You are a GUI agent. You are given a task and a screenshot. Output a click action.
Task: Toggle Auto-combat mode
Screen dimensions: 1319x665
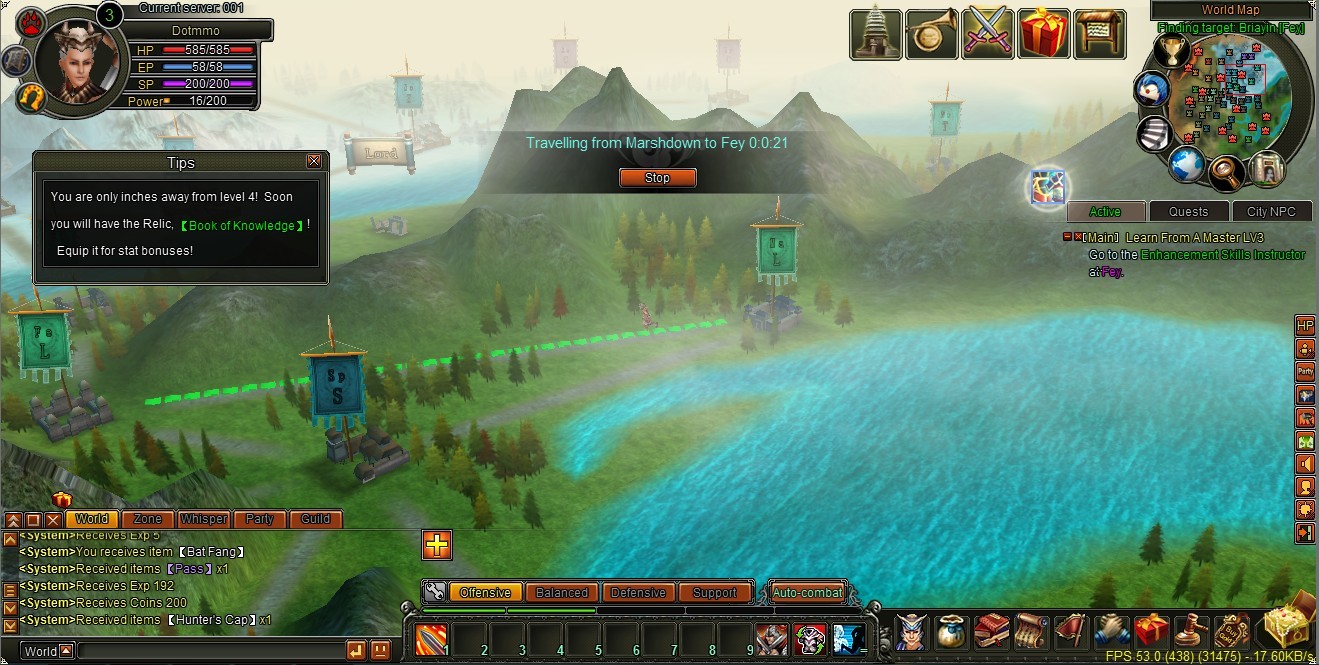pyautogui.click(x=808, y=592)
